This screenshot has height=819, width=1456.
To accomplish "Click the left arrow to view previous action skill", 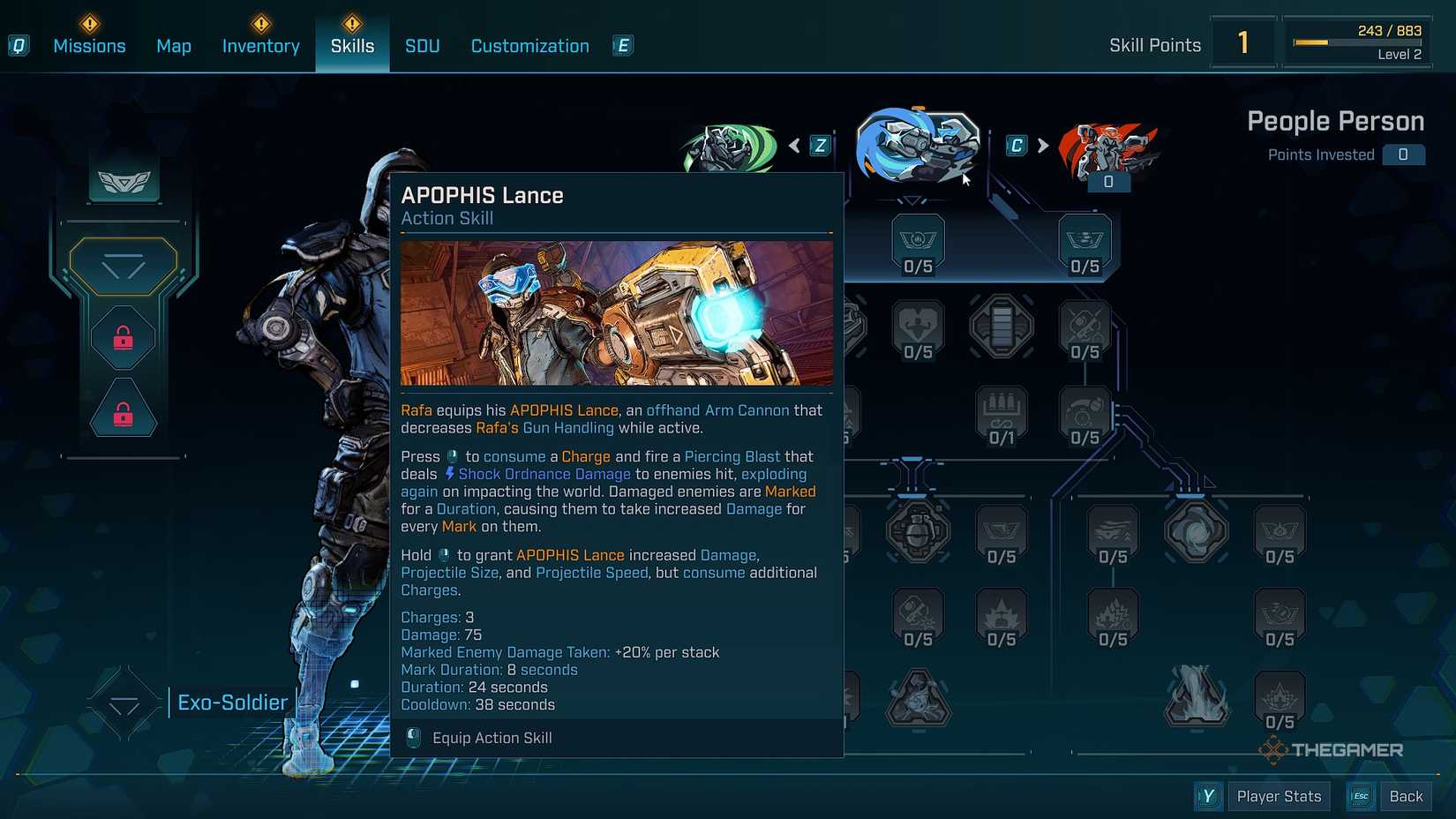I will click(794, 146).
